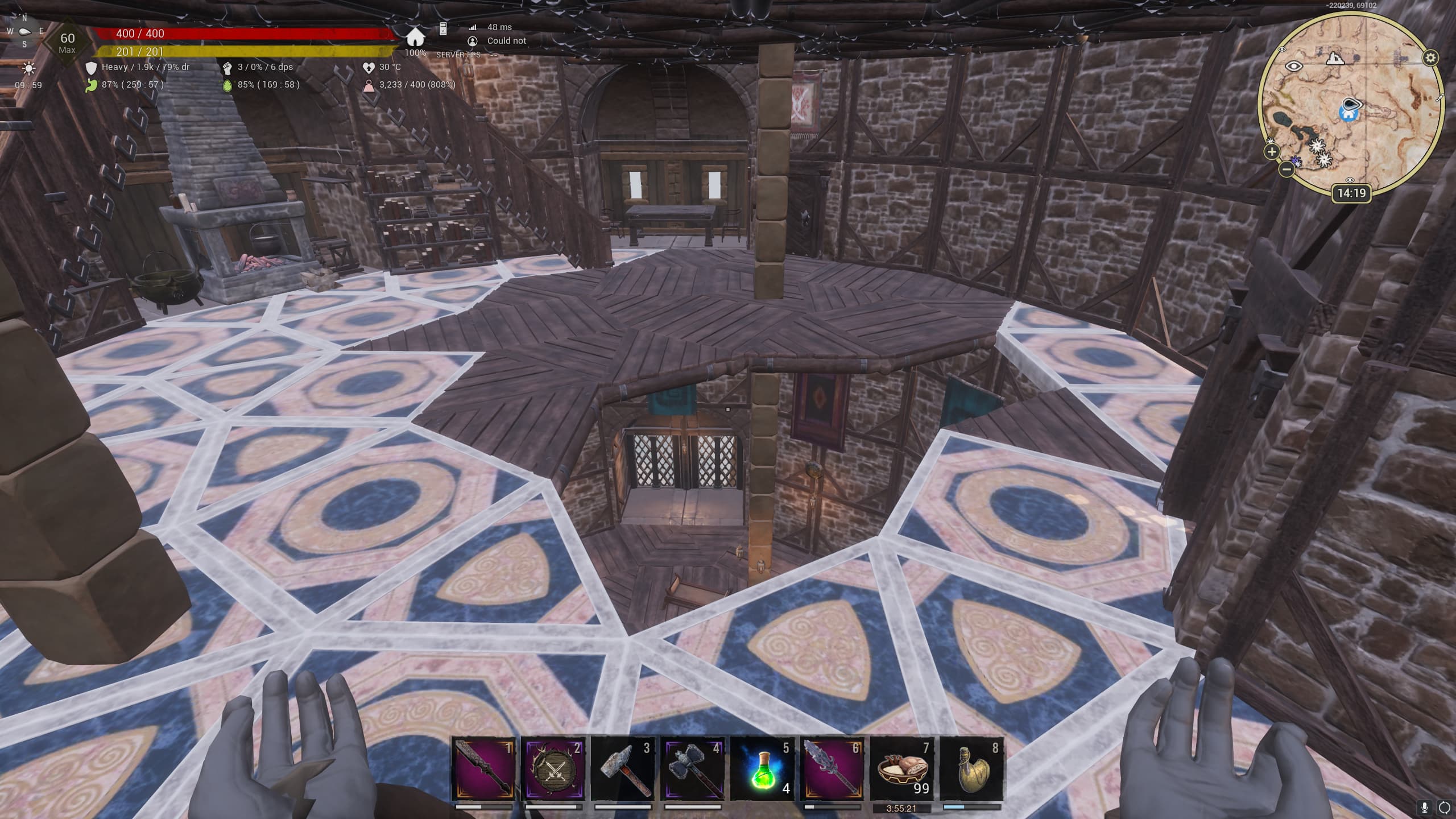Select the green potion in hotbar slot 5
The image size is (1456, 819).
(762, 769)
